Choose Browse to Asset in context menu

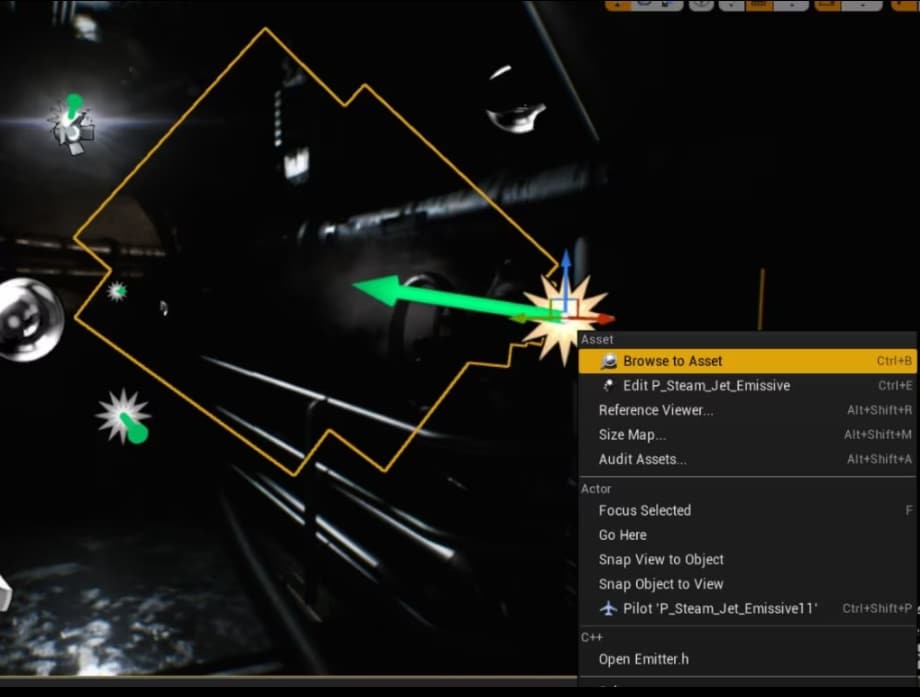(671, 361)
